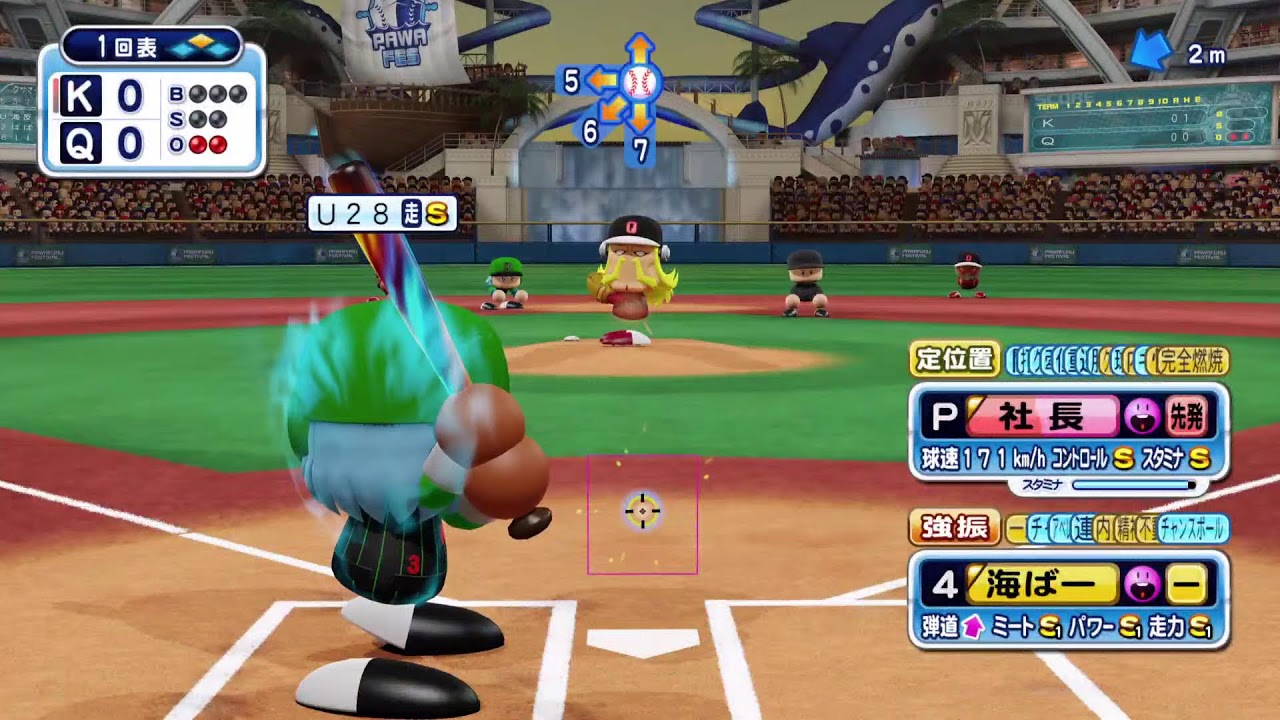1280x720 pixels.
Task: Click the batting aim cursor in the strike zone
Action: tap(642, 511)
